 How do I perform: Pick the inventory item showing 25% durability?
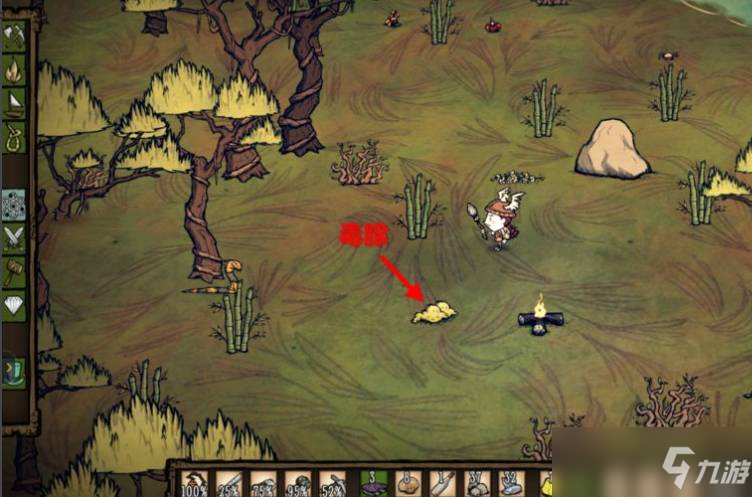(x=230, y=485)
